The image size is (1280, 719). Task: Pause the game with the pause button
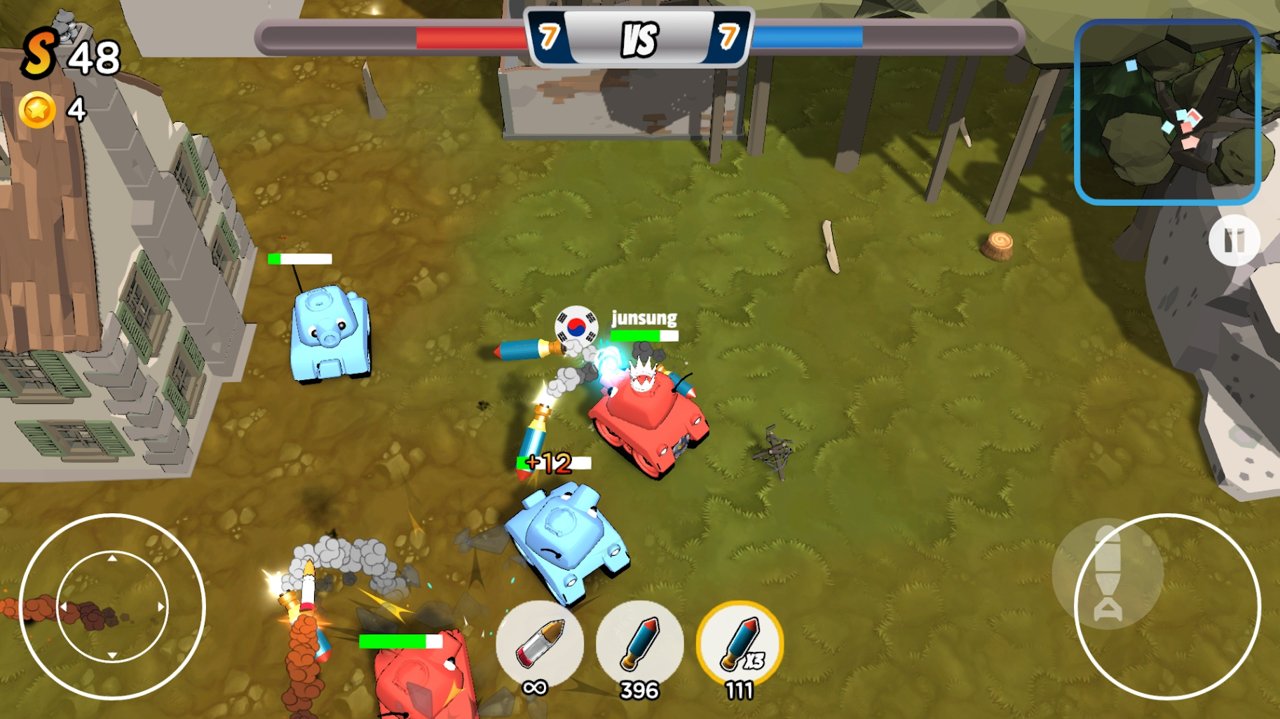1233,241
